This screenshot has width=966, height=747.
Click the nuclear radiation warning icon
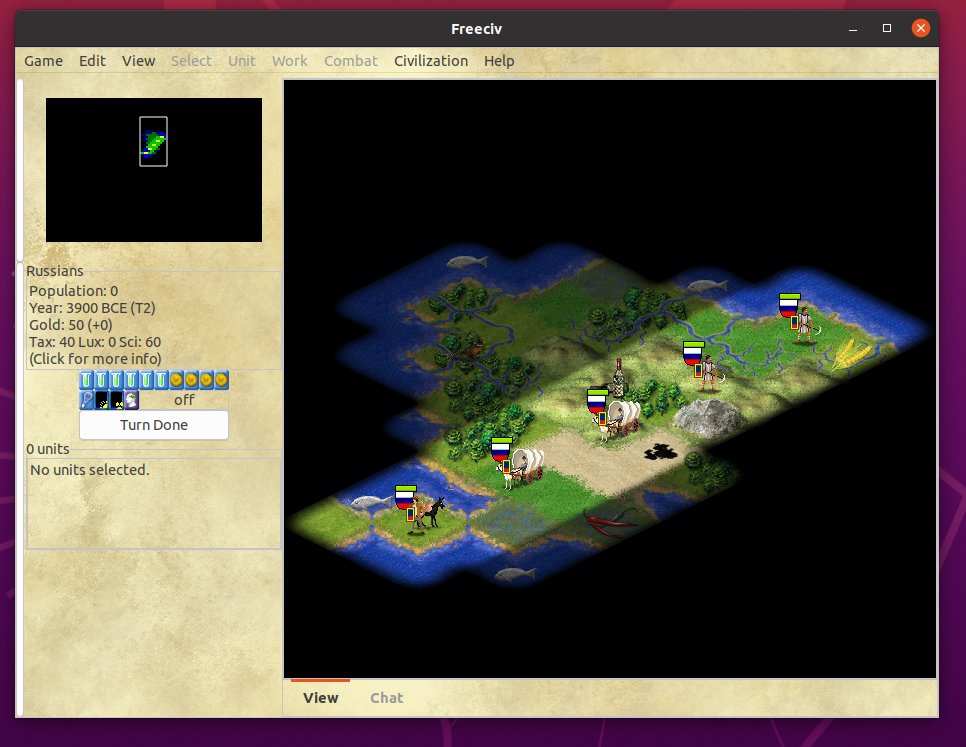(117, 400)
